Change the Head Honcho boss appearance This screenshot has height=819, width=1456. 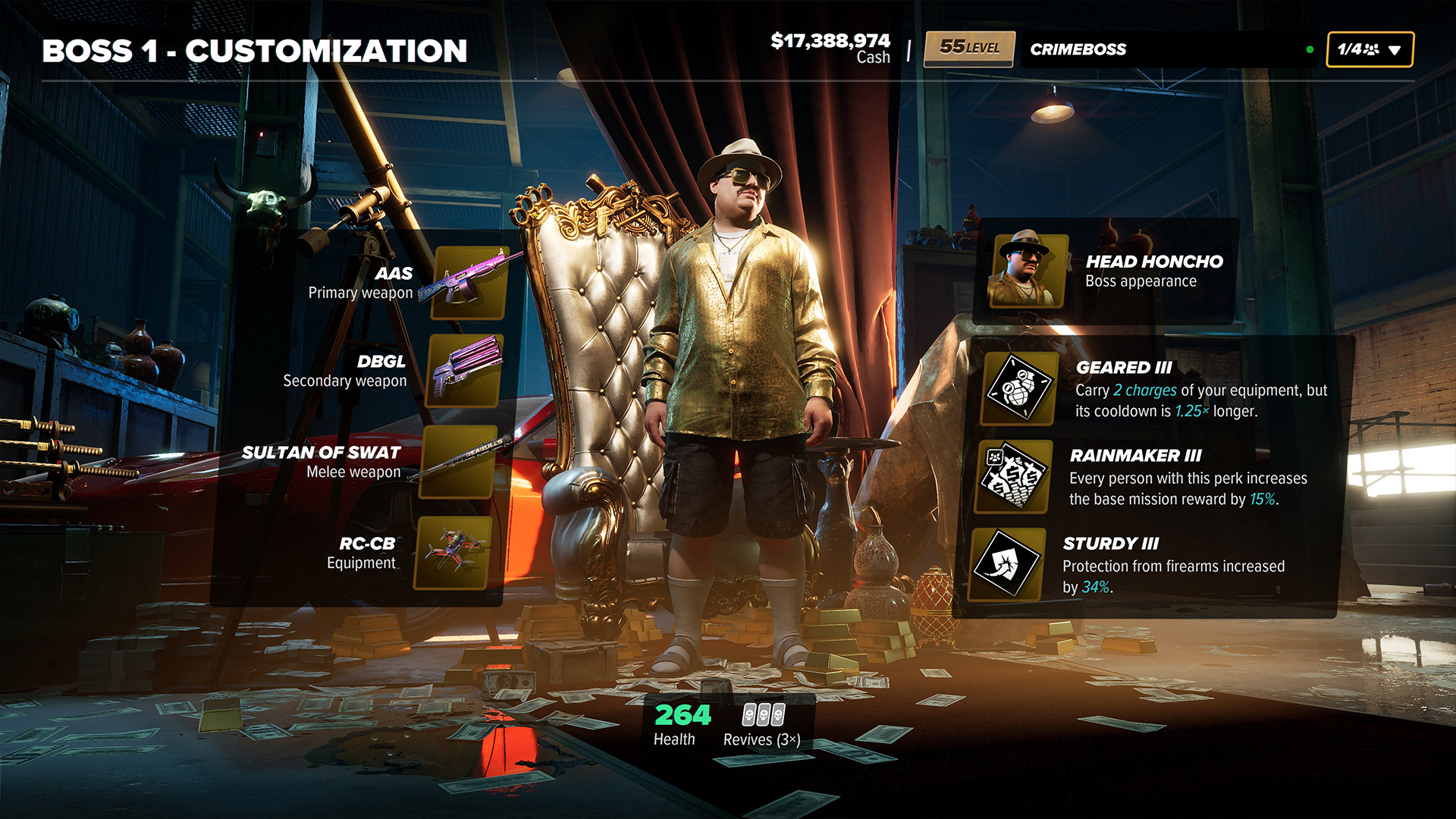click(x=1028, y=271)
